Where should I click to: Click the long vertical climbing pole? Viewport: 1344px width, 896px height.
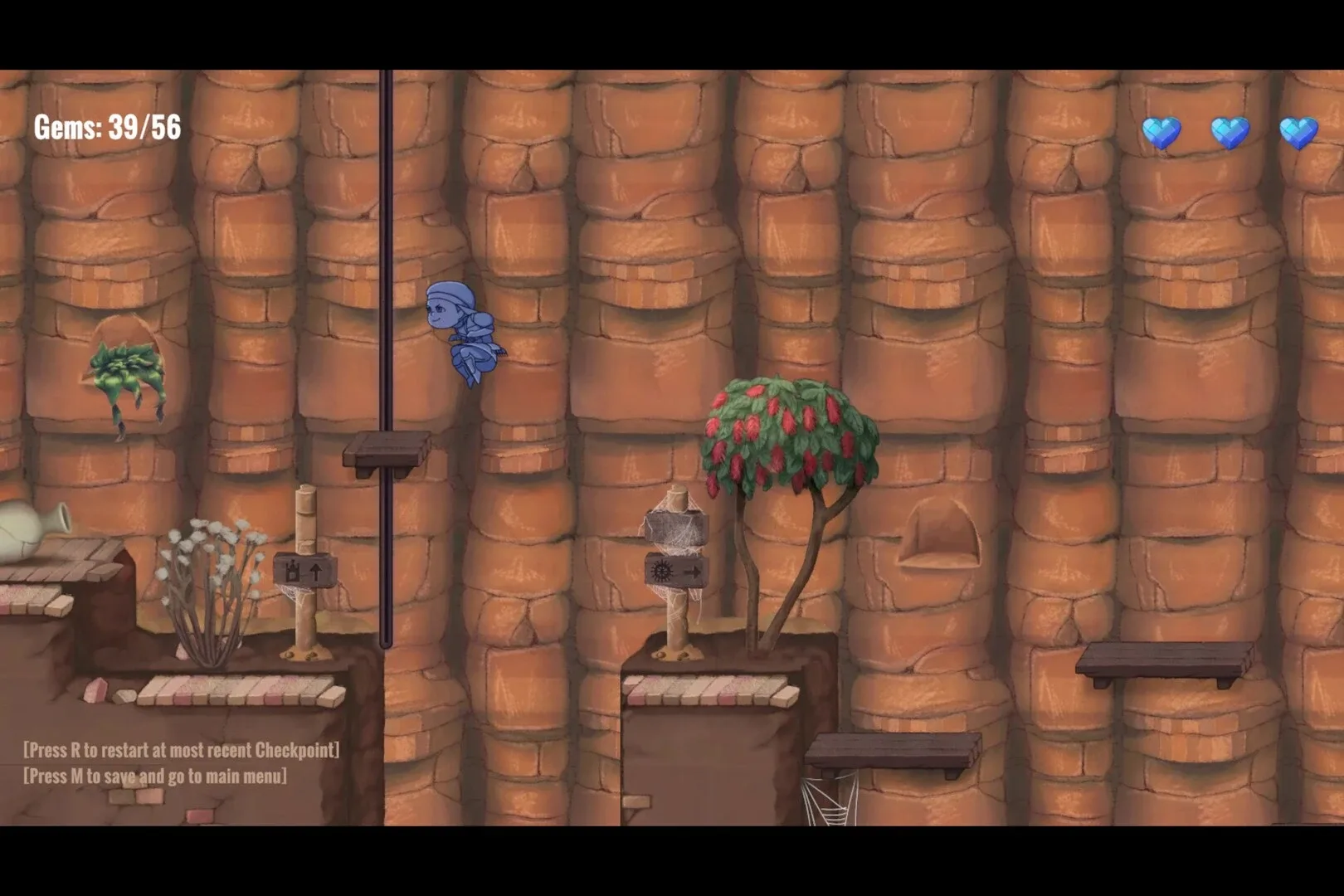point(387,249)
